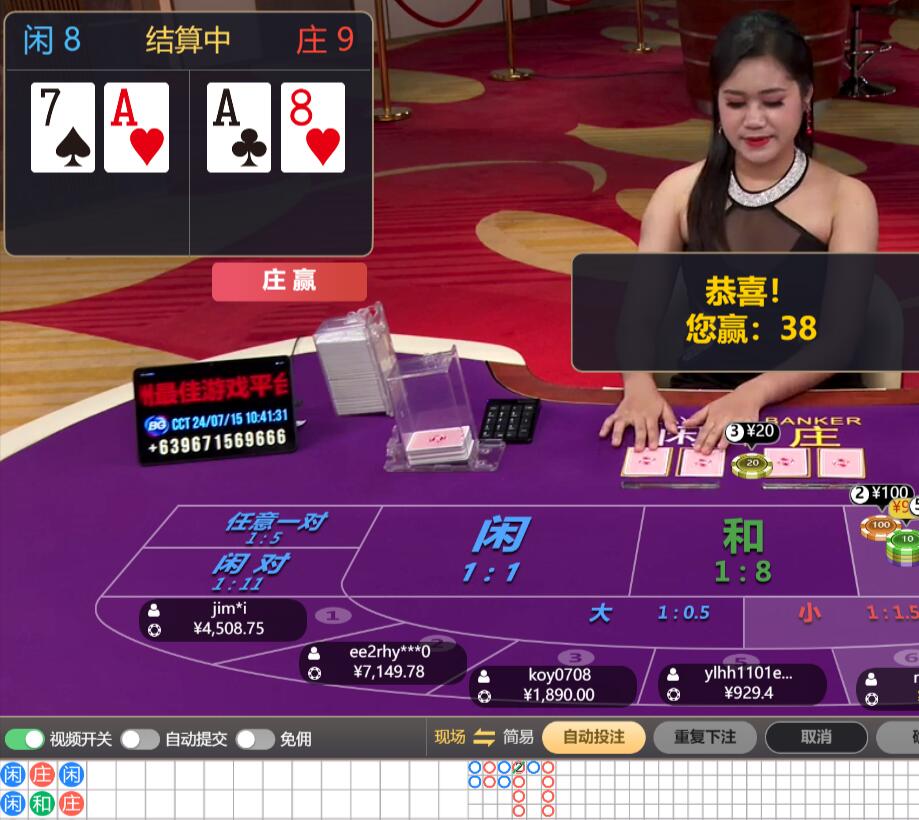This screenshot has height=820, width=919.
Task: Click 重复下注 to repeat the bet
Action: point(705,737)
